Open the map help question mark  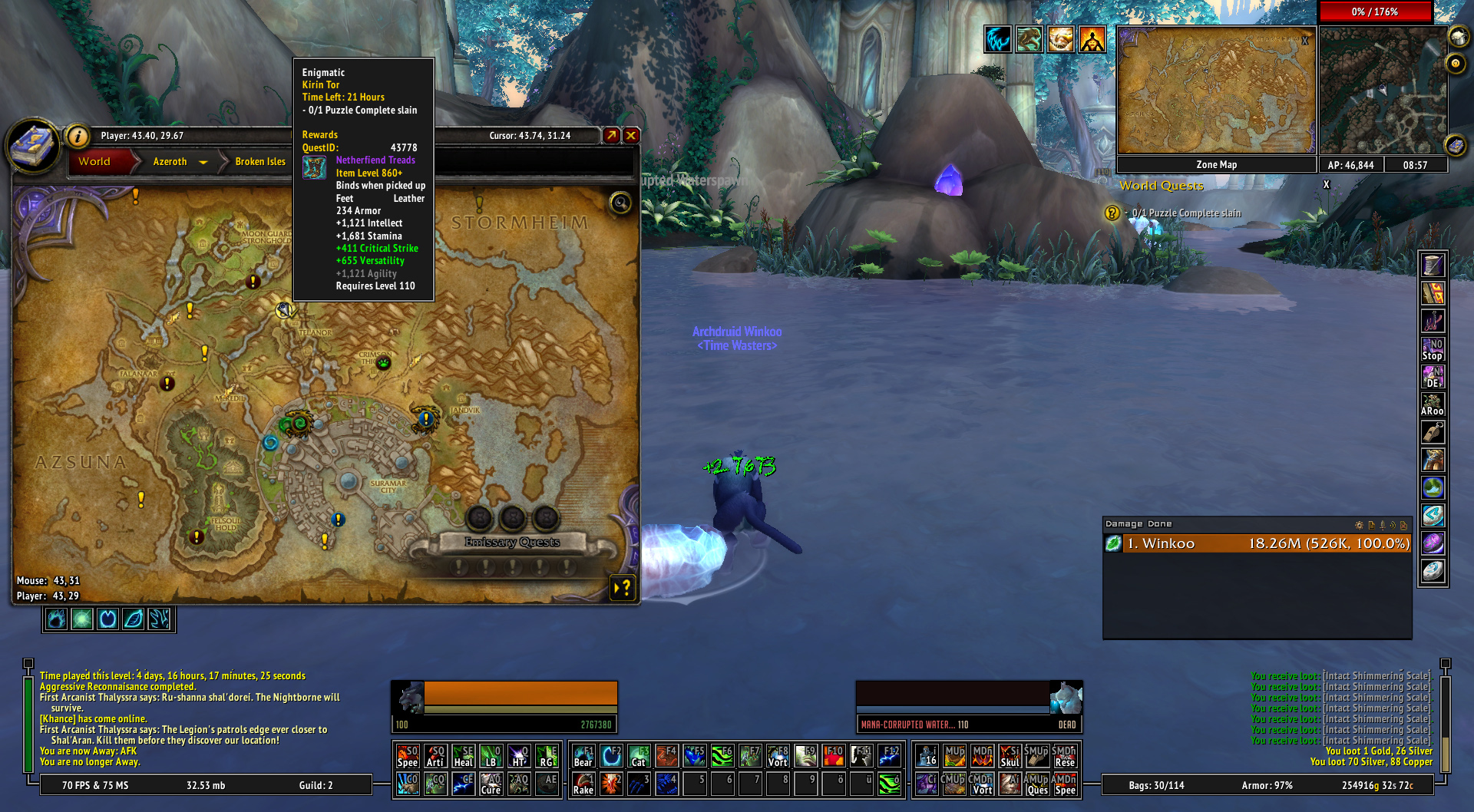click(x=623, y=588)
